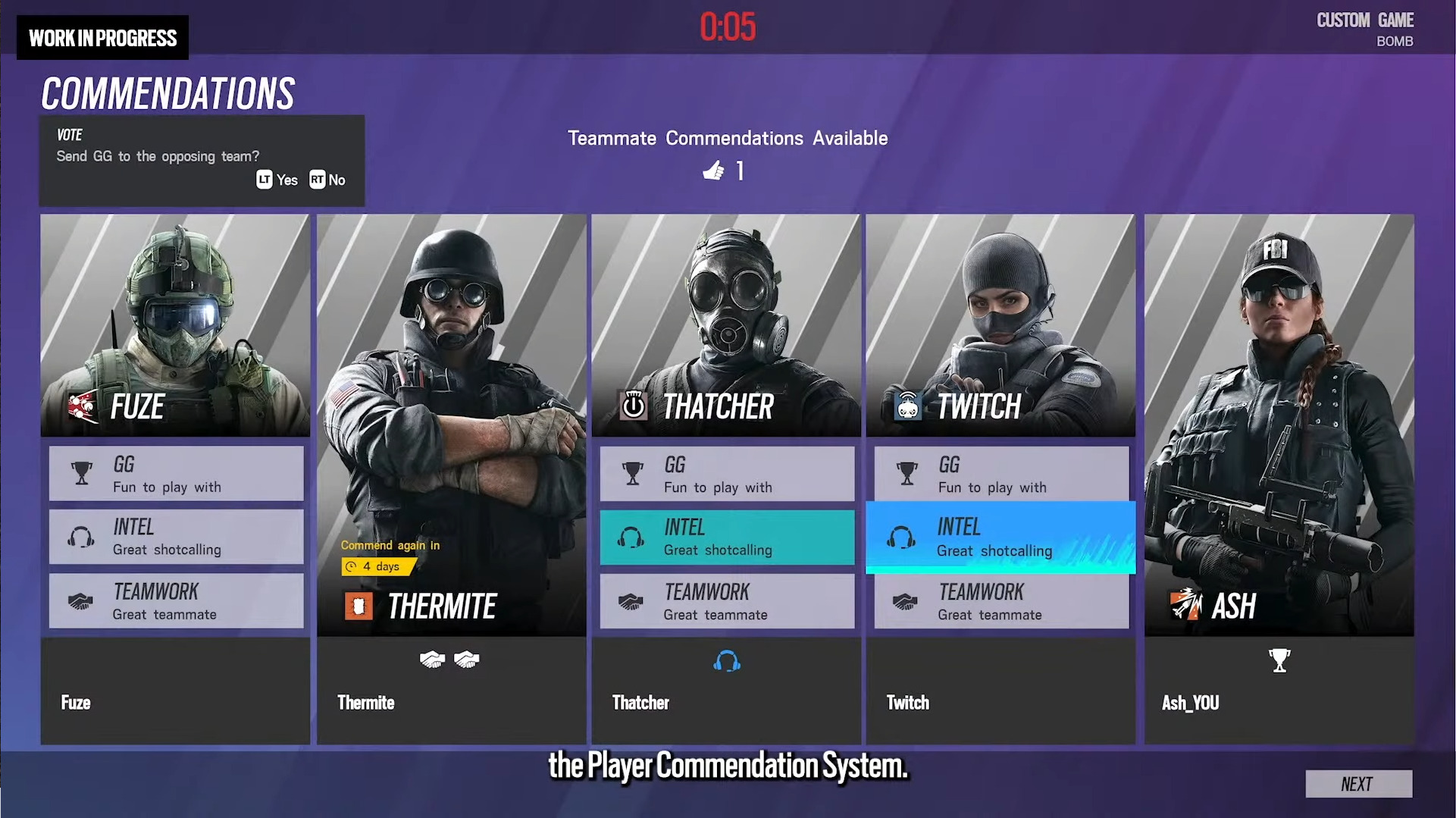
Task: Toggle the GG commendation for Fuze
Action: point(176,473)
